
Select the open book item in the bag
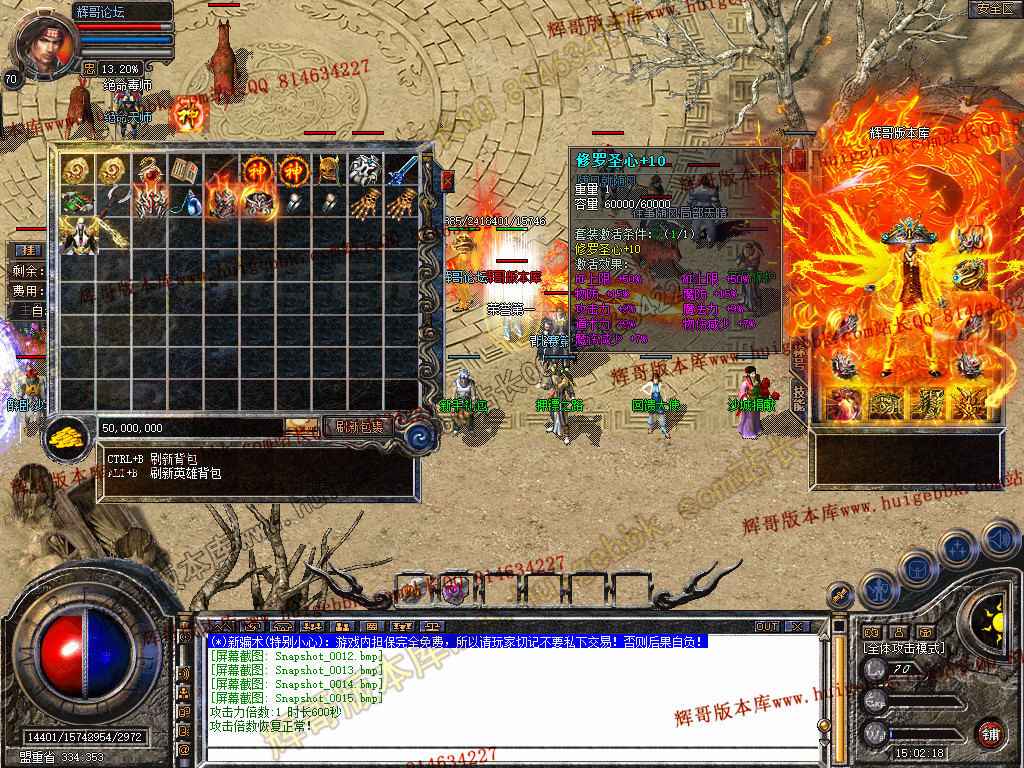point(184,170)
